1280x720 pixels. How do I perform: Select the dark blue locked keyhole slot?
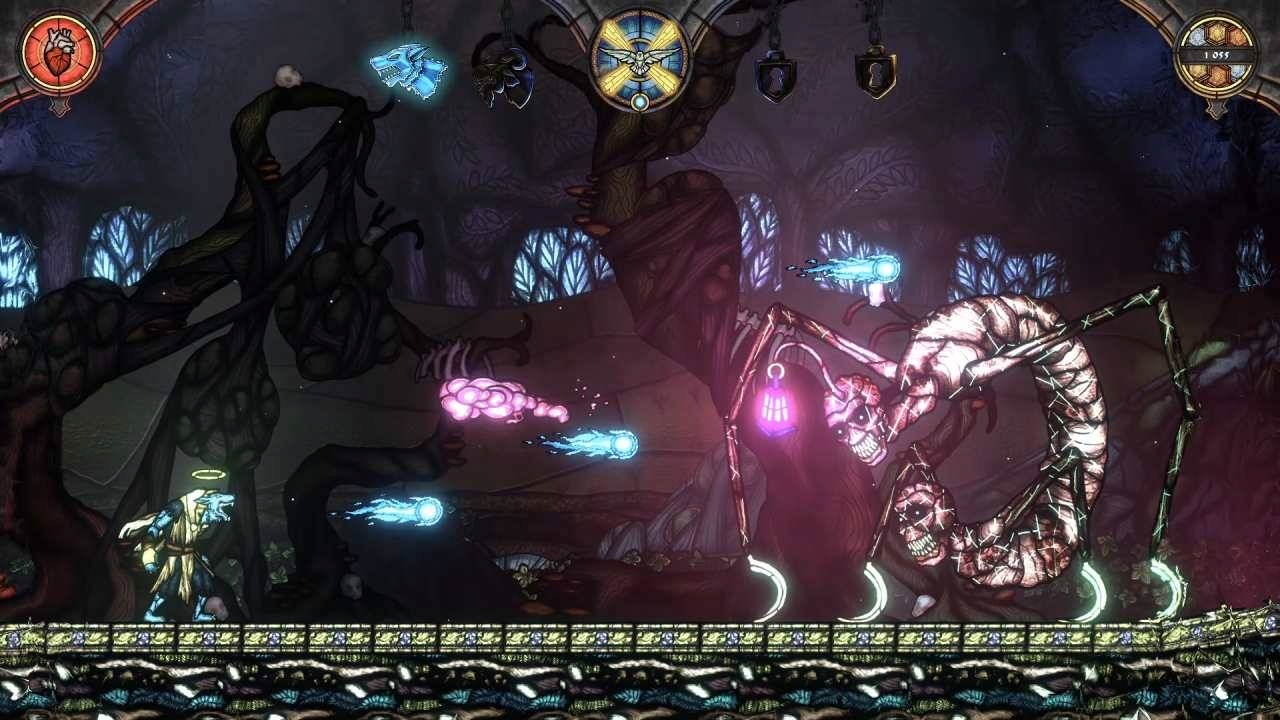click(775, 75)
